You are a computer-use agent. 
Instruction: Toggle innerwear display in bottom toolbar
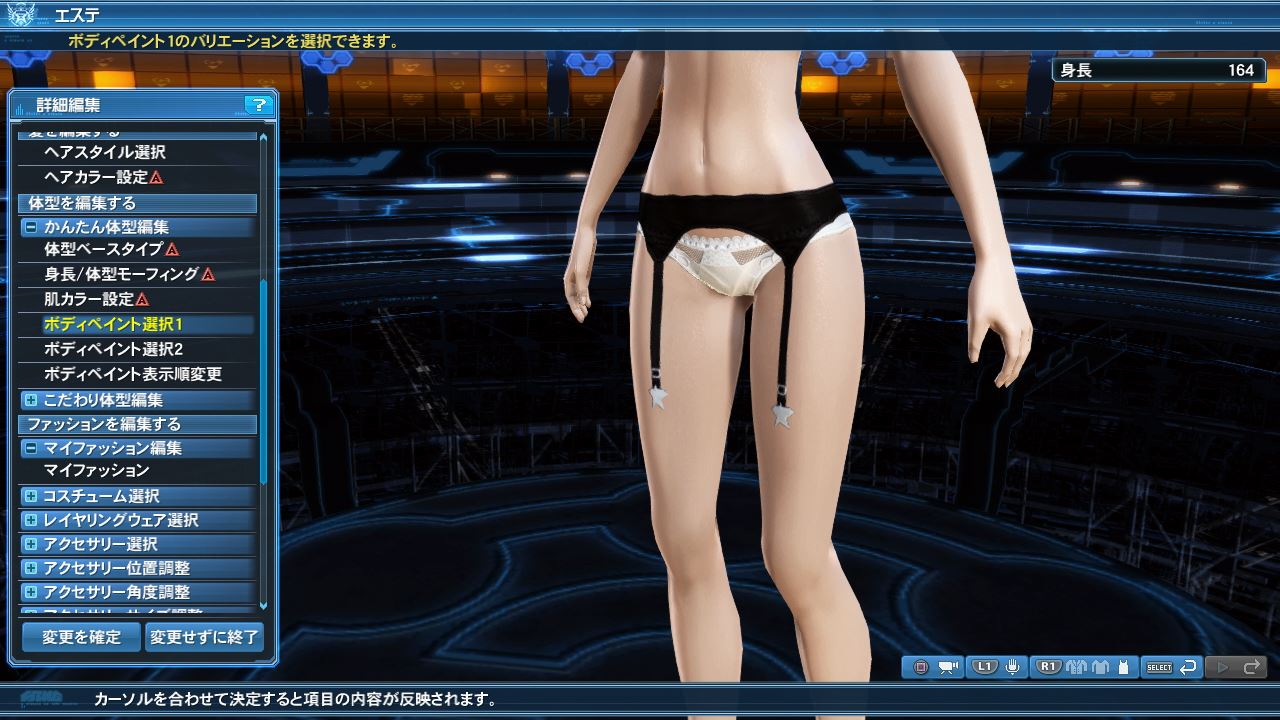click(x=1124, y=666)
